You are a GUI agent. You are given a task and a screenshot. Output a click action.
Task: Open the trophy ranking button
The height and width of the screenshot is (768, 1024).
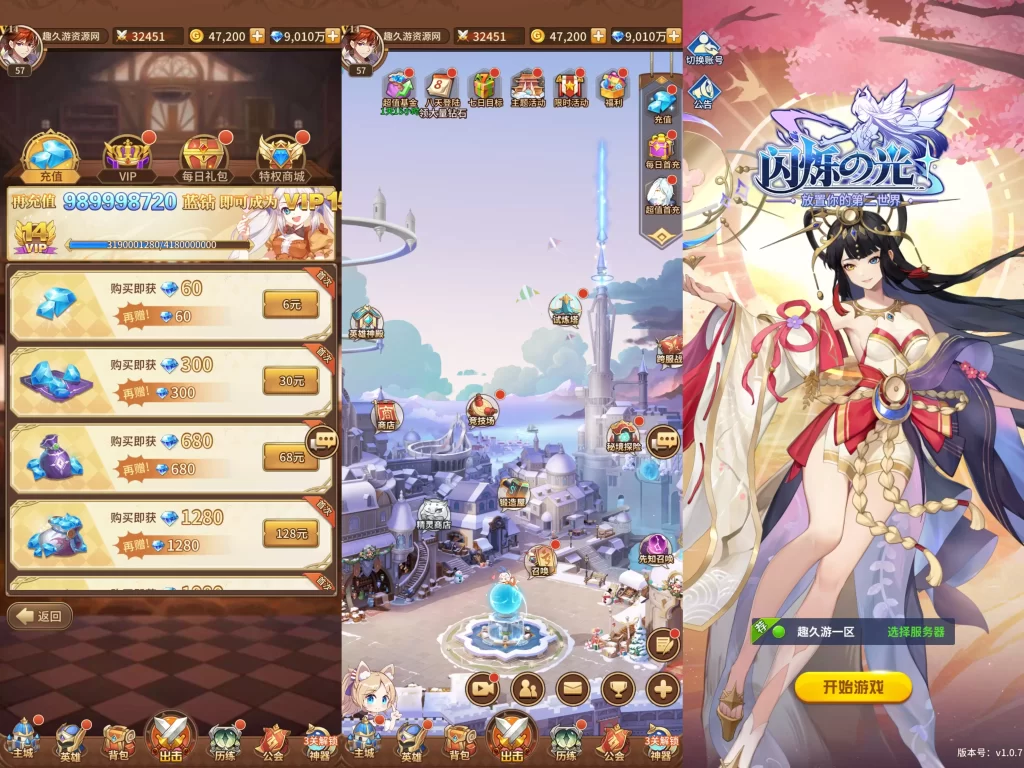tap(617, 688)
